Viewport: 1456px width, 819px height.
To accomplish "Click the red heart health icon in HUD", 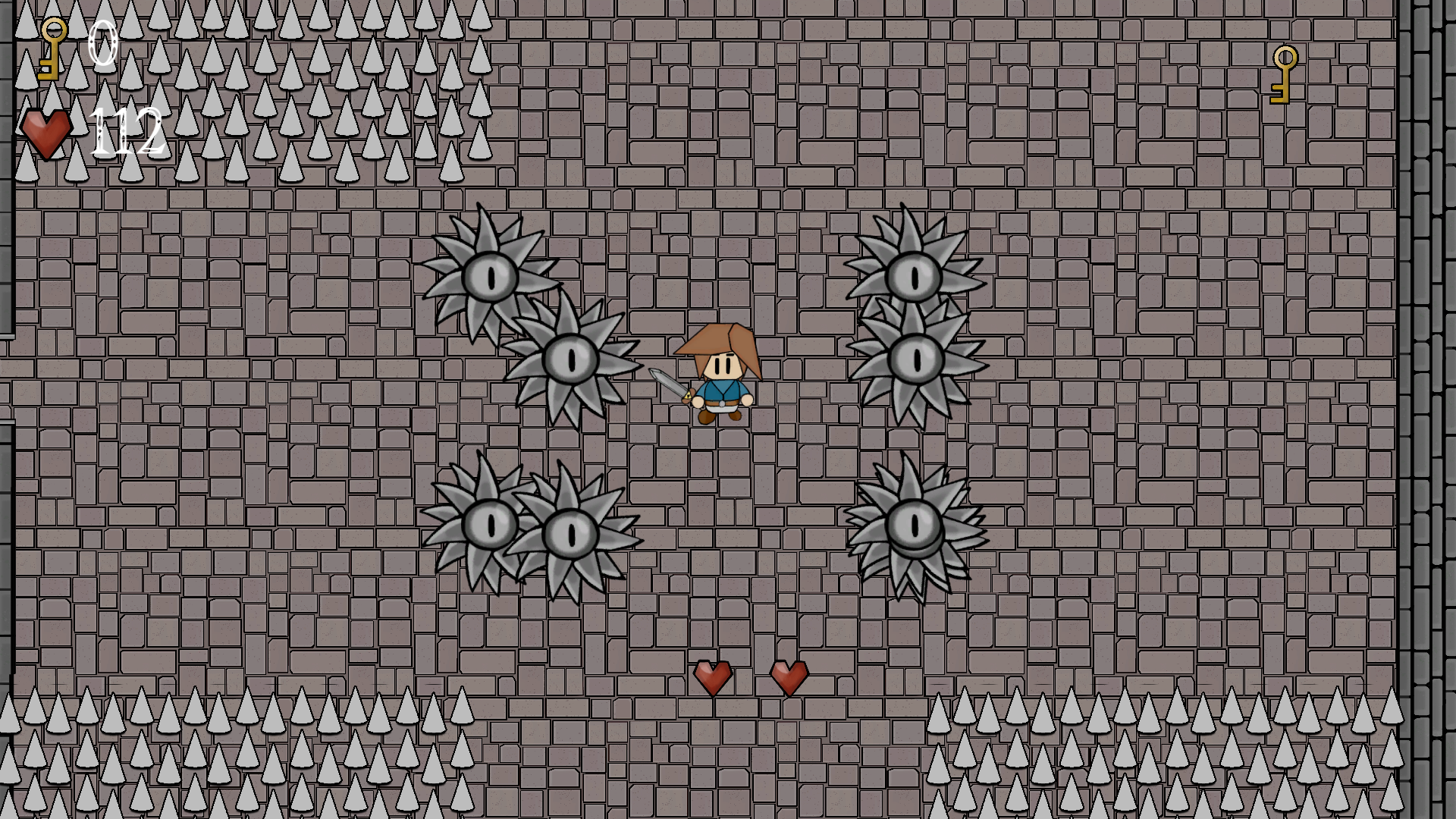I will point(47,134).
